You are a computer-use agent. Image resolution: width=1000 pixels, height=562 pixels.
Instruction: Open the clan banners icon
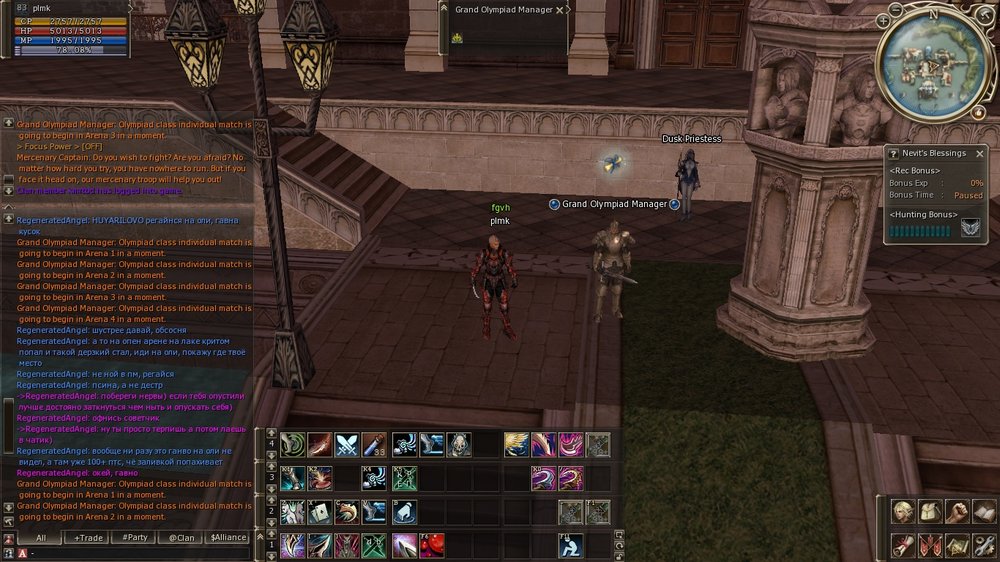tap(931, 545)
